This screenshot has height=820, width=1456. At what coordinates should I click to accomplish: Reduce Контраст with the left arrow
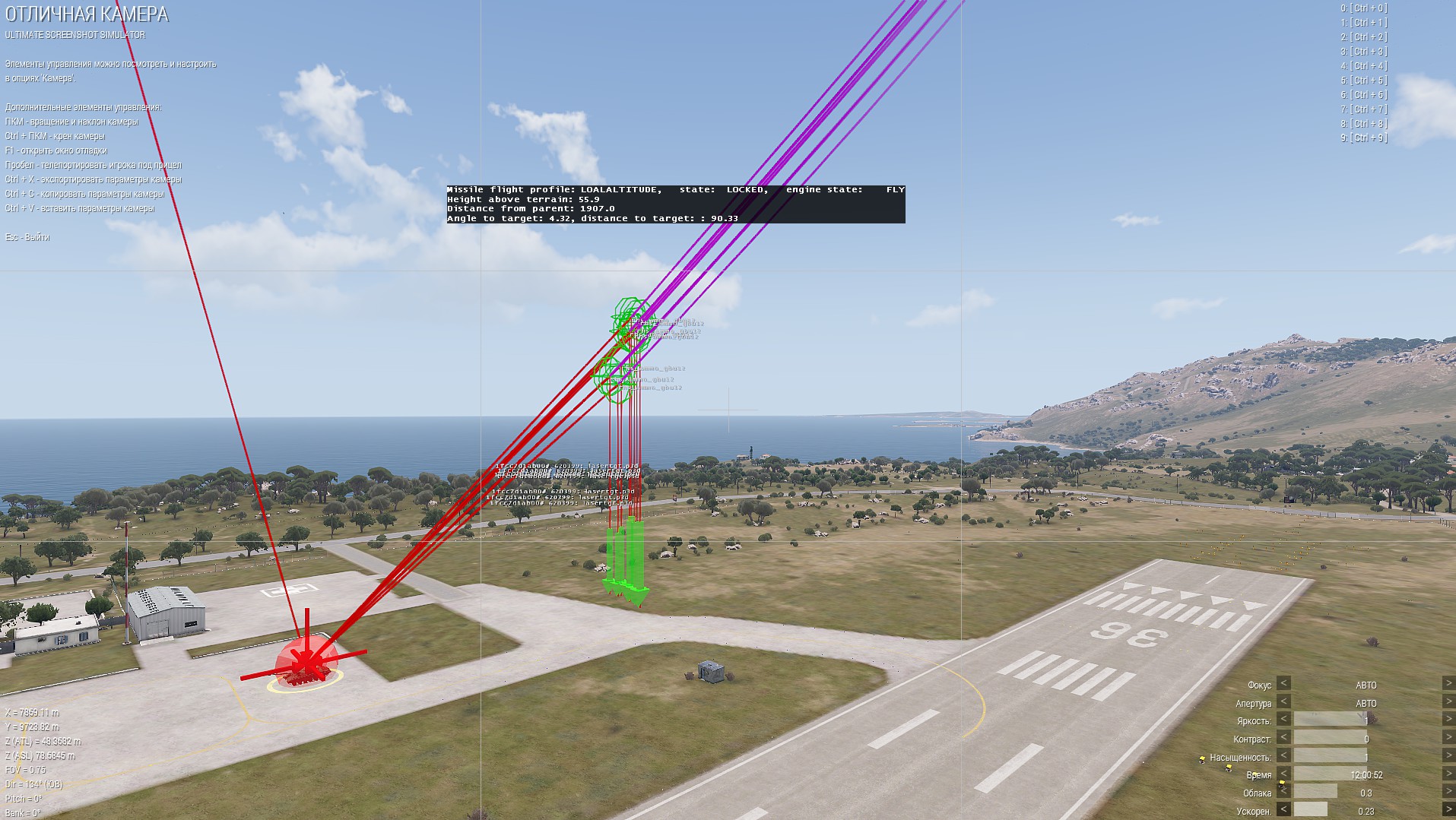1283,737
